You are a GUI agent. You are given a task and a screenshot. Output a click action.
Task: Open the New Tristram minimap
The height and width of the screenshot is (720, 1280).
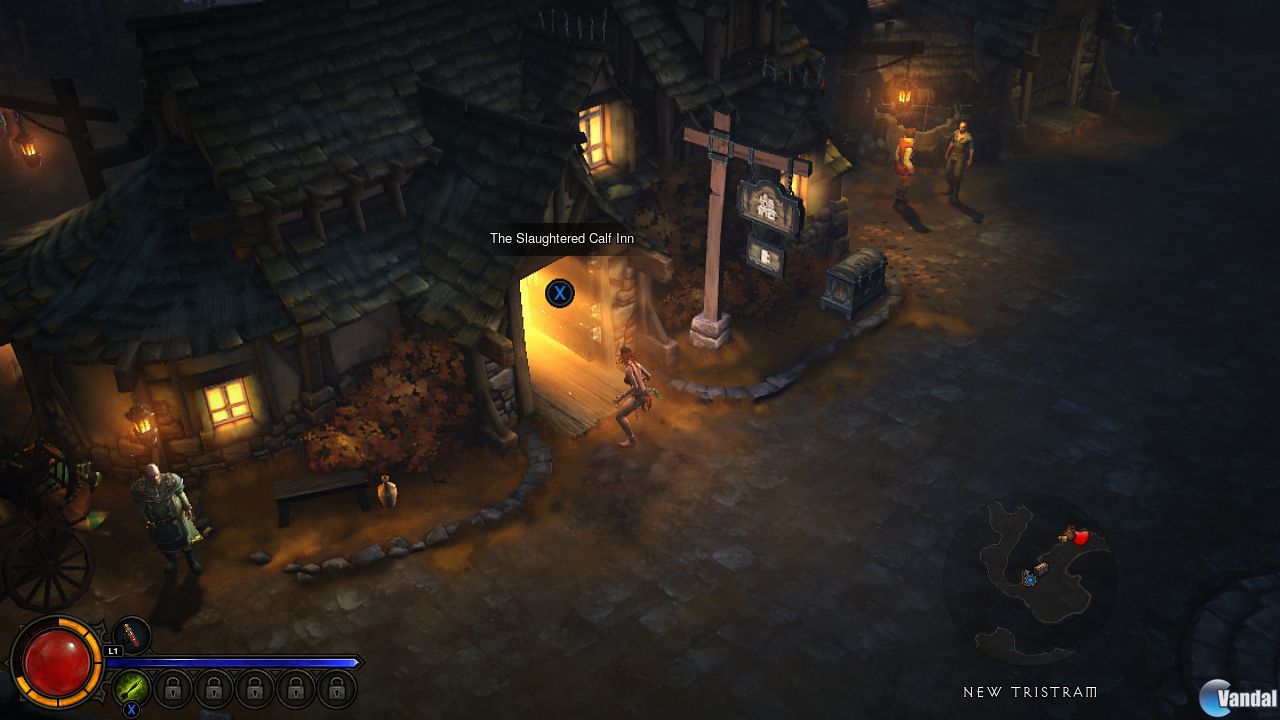pos(1030,581)
